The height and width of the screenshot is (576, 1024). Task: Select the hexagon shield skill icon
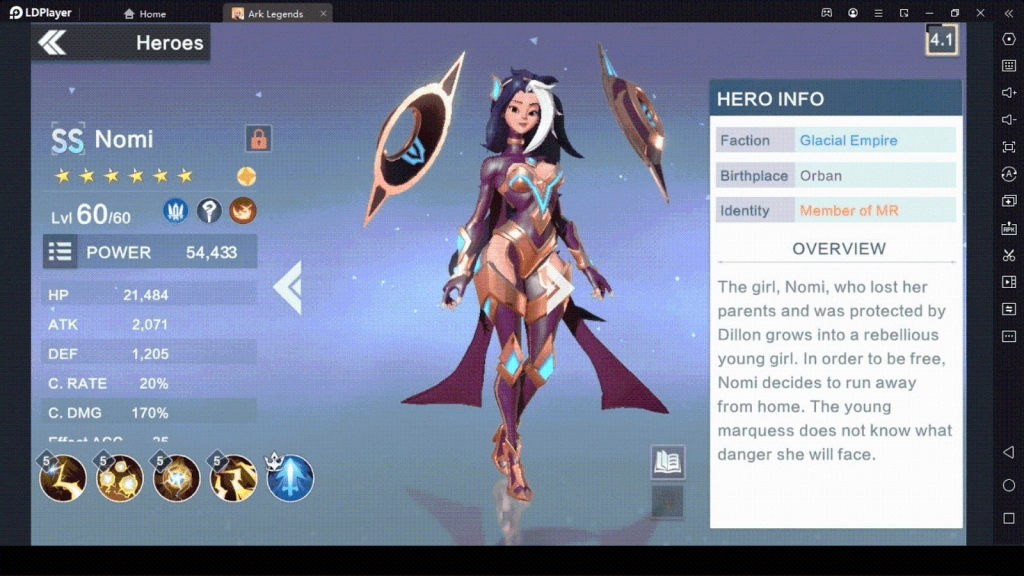coord(176,478)
